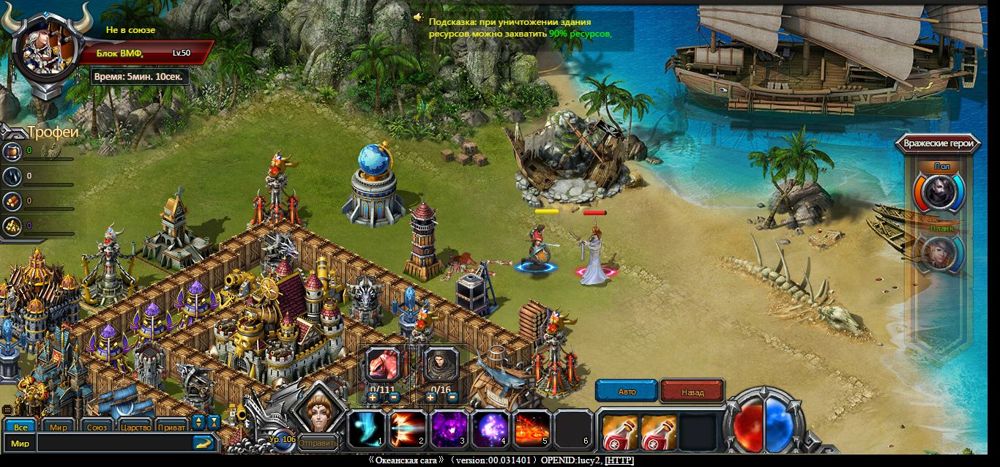Image resolution: width=1000 pixels, height=467 pixels.
Task: Use the fiery slash skill in slot 2
Action: click(x=407, y=429)
